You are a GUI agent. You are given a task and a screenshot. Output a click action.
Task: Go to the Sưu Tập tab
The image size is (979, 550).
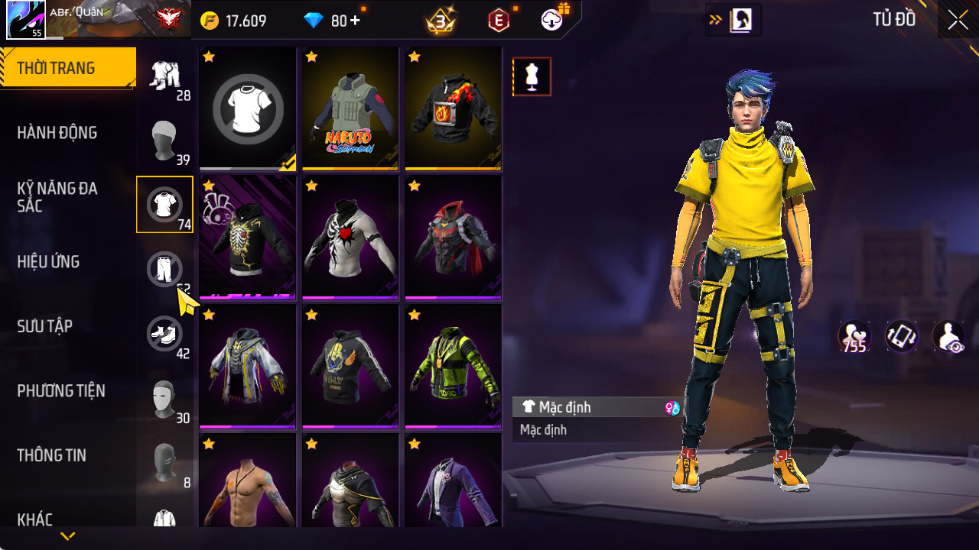45,326
